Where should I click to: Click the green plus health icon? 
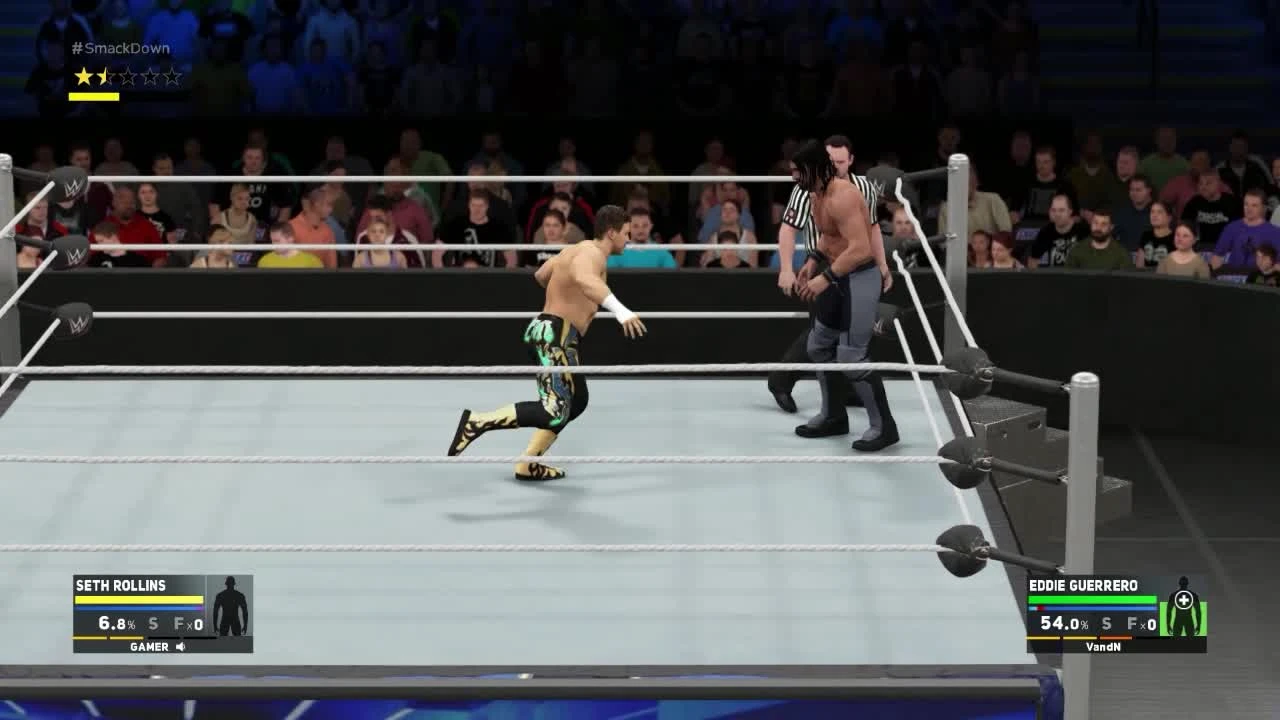coord(1185,598)
